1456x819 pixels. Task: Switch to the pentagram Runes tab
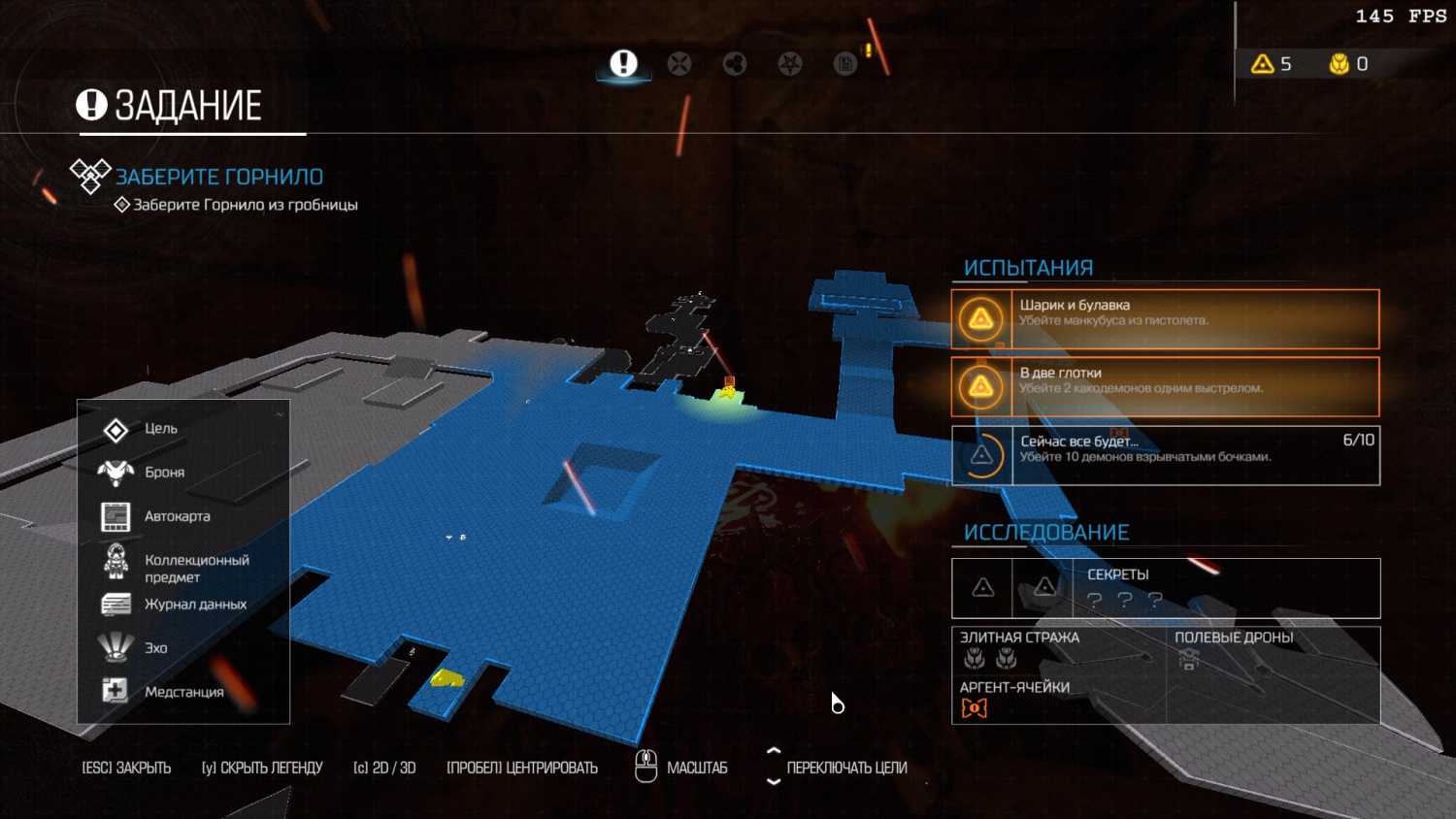pos(790,64)
